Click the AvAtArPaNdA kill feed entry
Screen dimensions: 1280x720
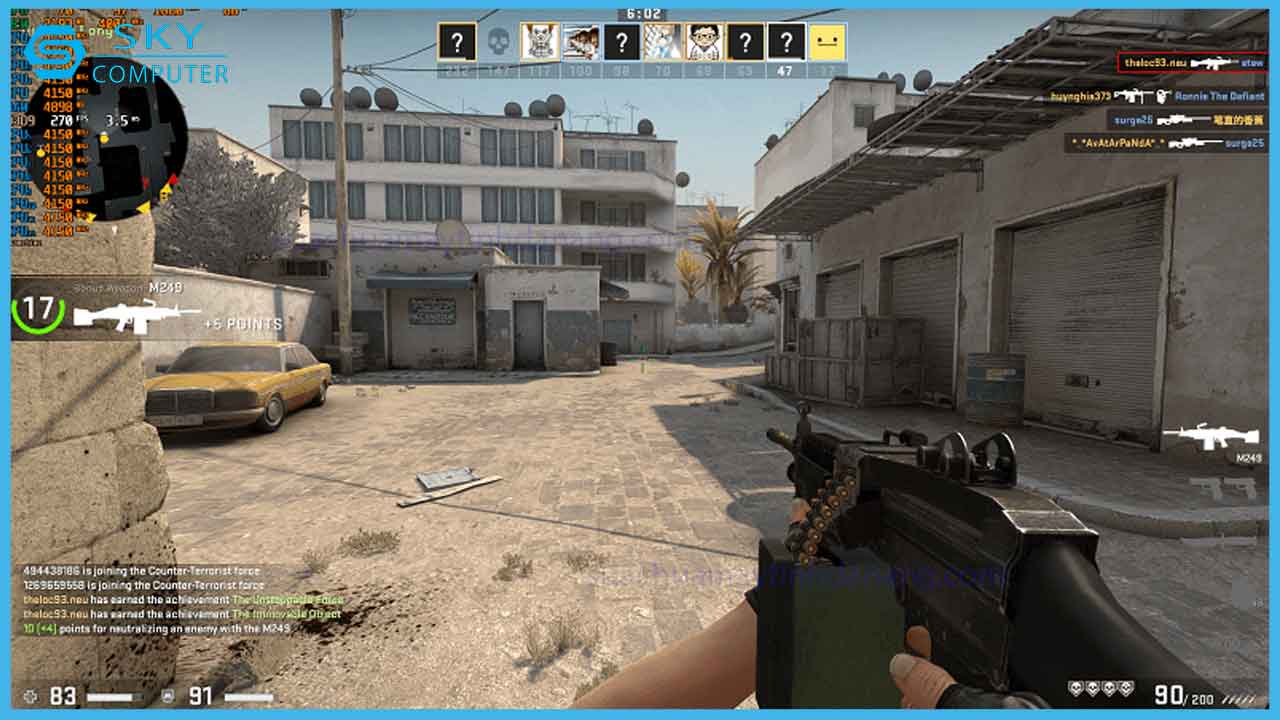(1166, 143)
